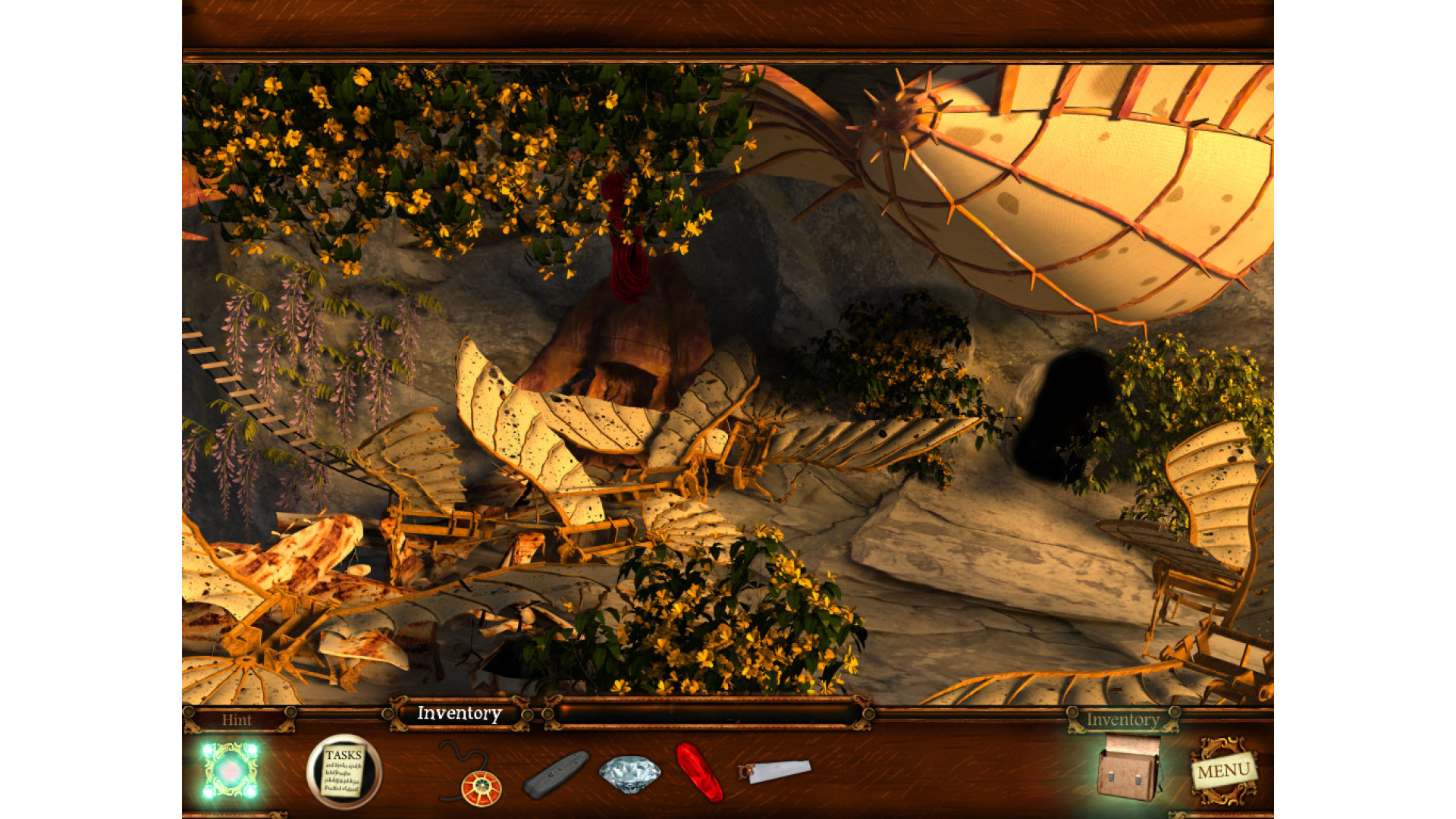
Task: Choose the red crystal inventory item
Action: click(x=699, y=771)
